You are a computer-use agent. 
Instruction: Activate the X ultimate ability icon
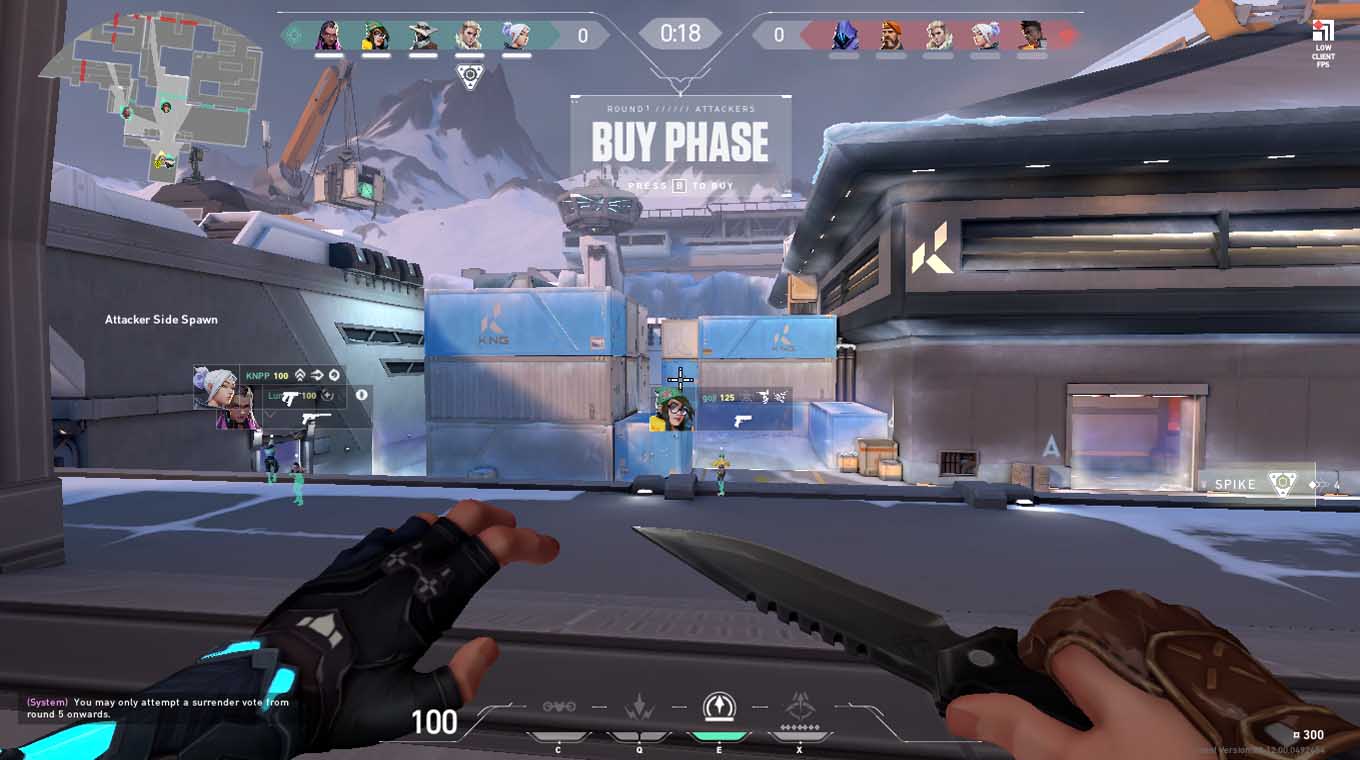point(799,708)
